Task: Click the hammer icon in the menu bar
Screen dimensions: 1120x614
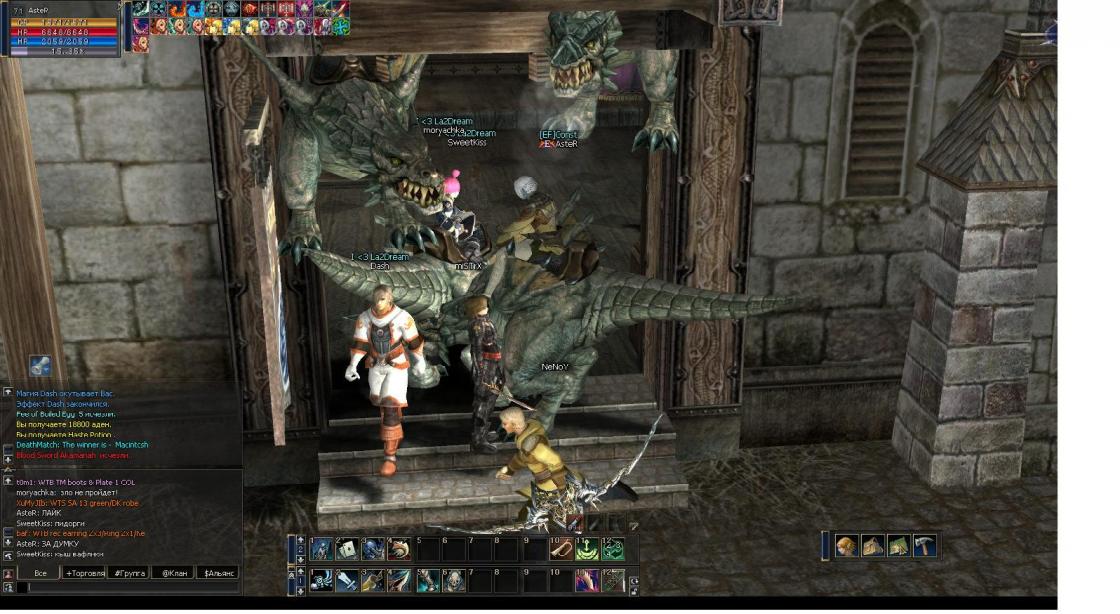Action: click(x=924, y=545)
